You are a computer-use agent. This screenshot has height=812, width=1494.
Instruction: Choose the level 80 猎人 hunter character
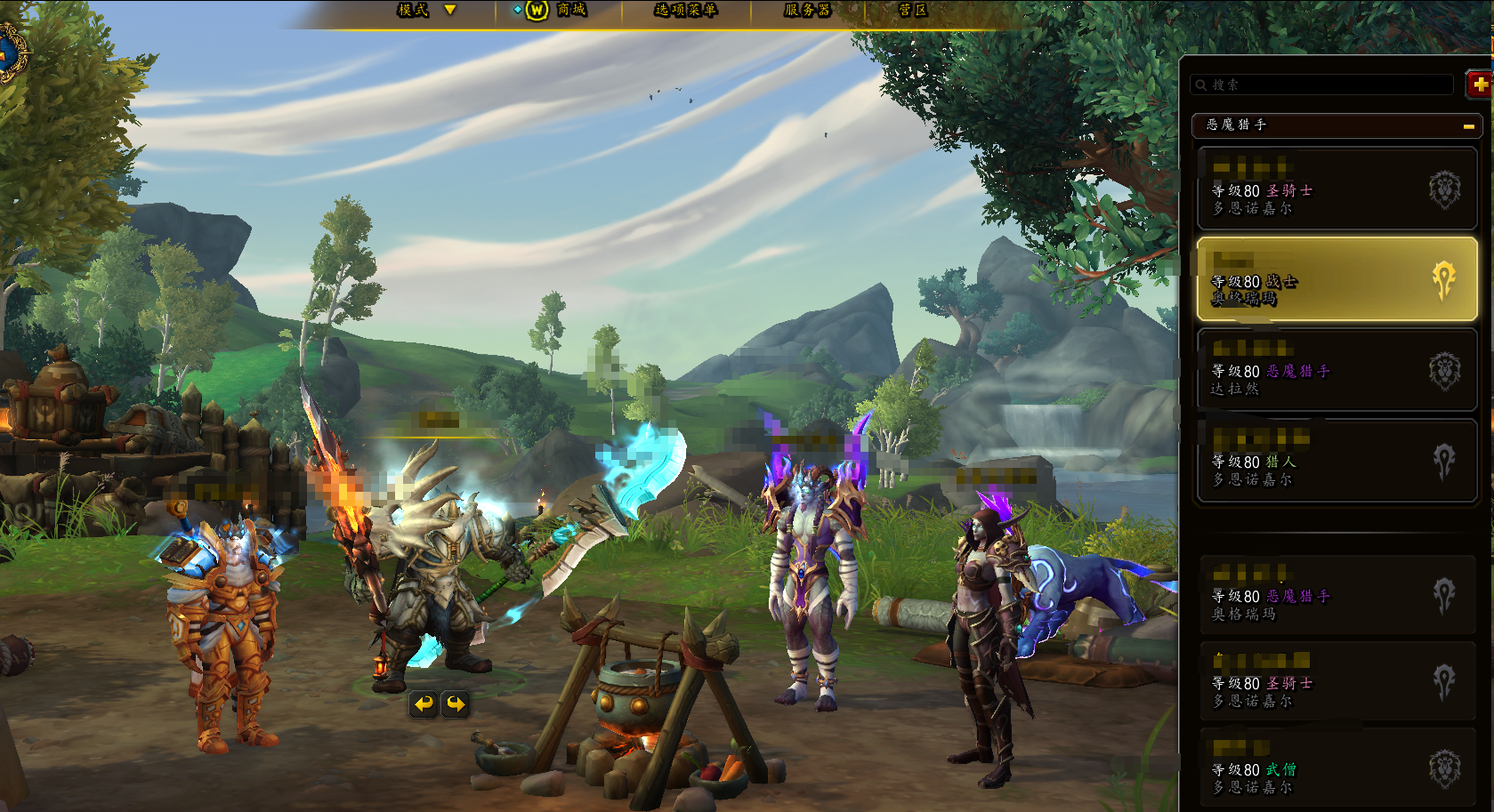(1337, 461)
